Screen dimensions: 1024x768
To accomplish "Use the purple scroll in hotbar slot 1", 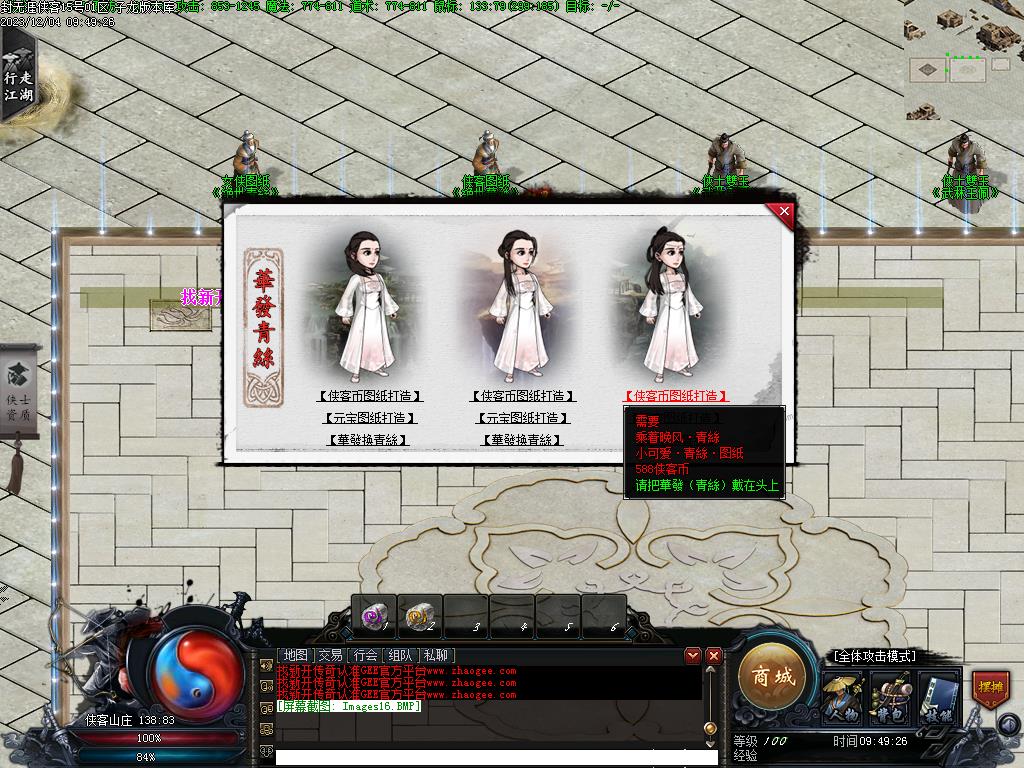I will (374, 616).
